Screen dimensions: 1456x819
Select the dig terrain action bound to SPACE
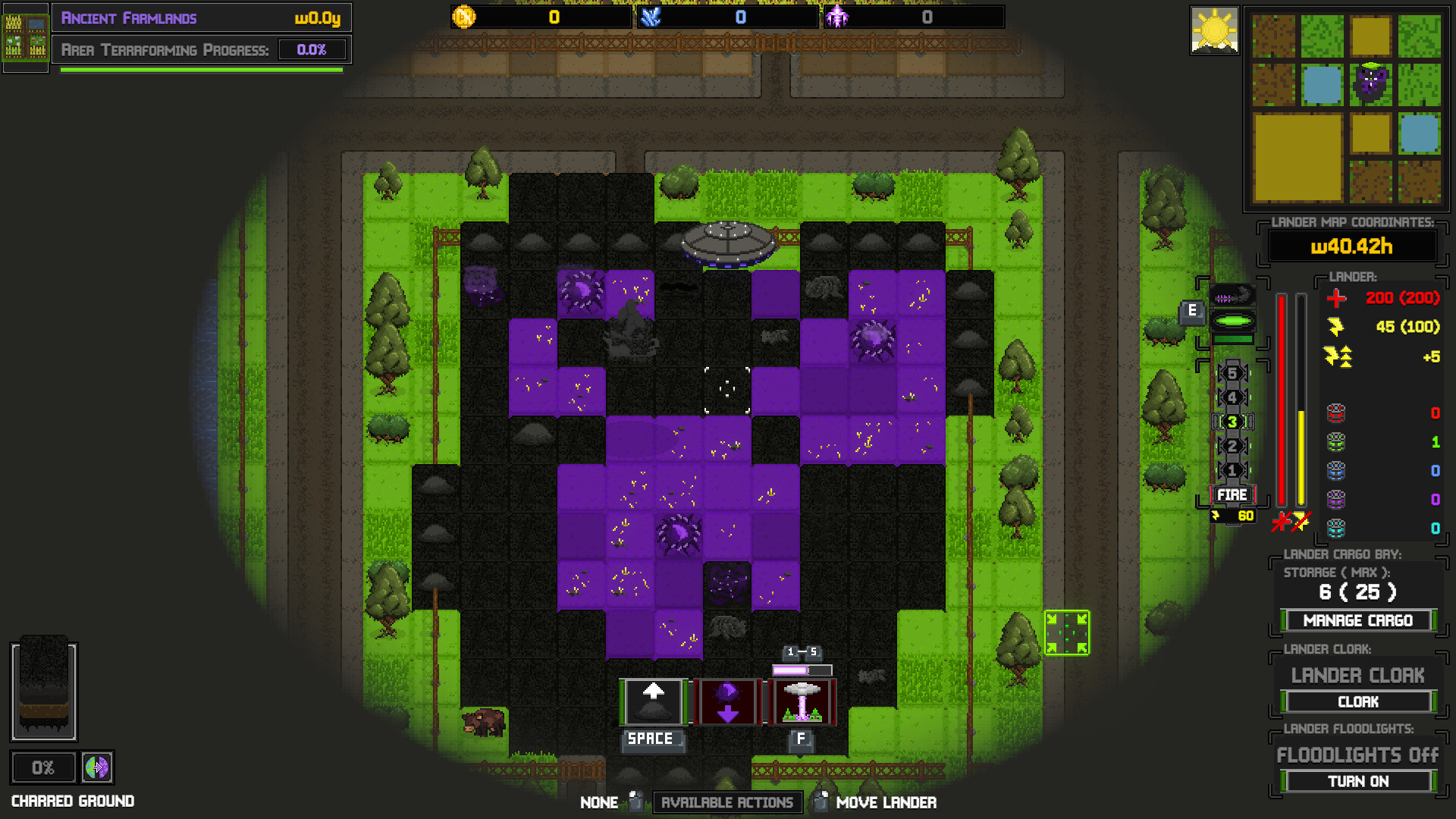651,700
